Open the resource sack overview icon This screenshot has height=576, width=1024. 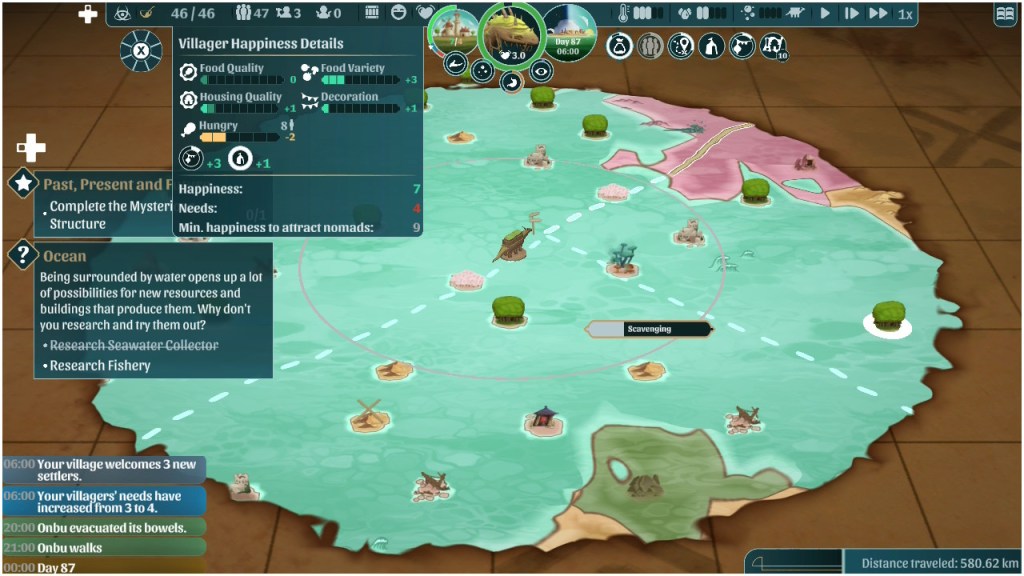[620, 46]
